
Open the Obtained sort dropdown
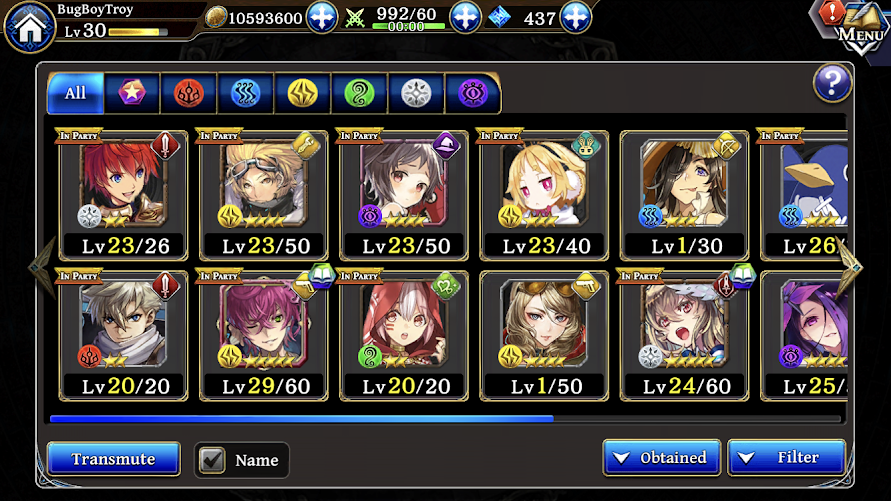[661, 458]
